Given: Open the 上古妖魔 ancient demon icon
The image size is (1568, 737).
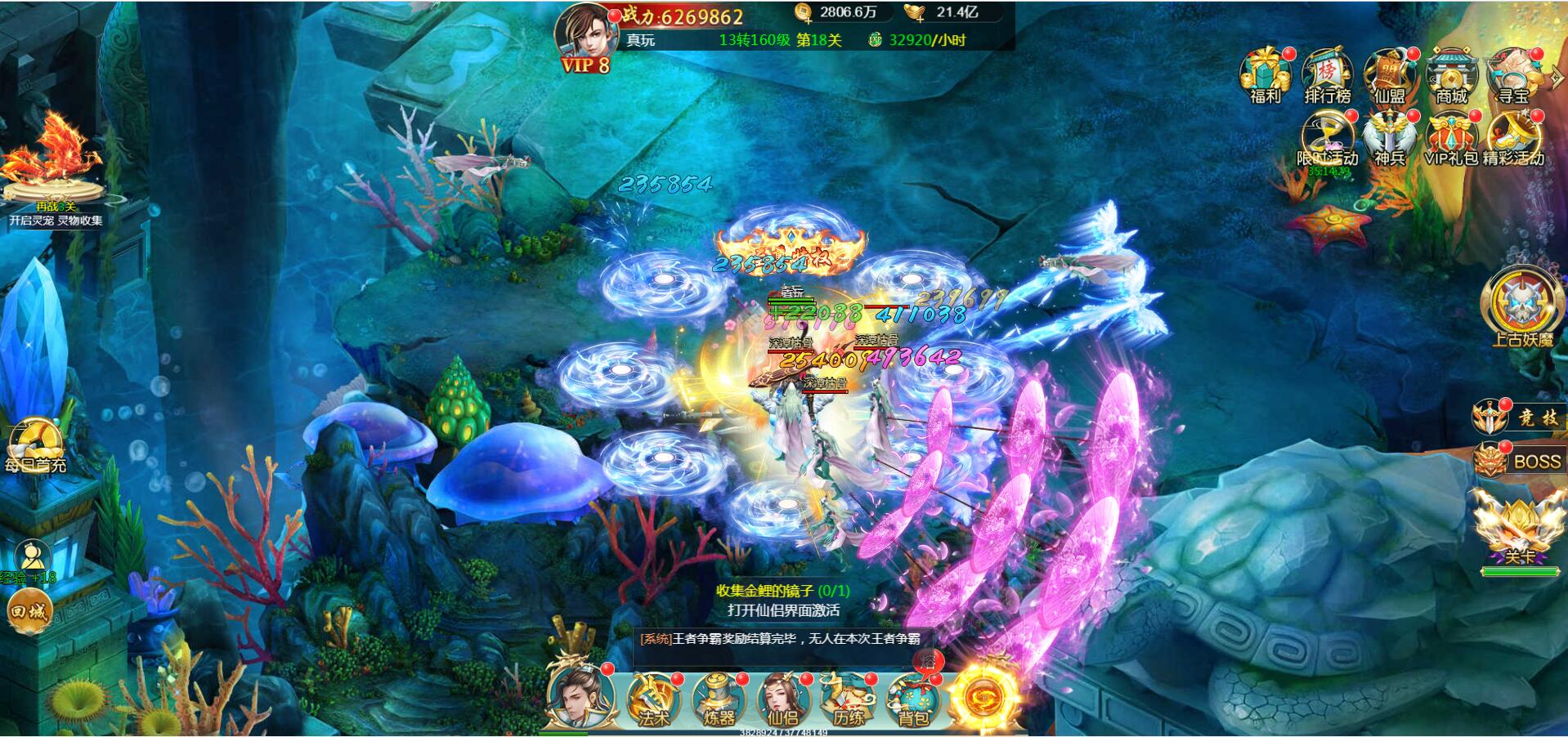Looking at the screenshot, I should click(x=1521, y=306).
